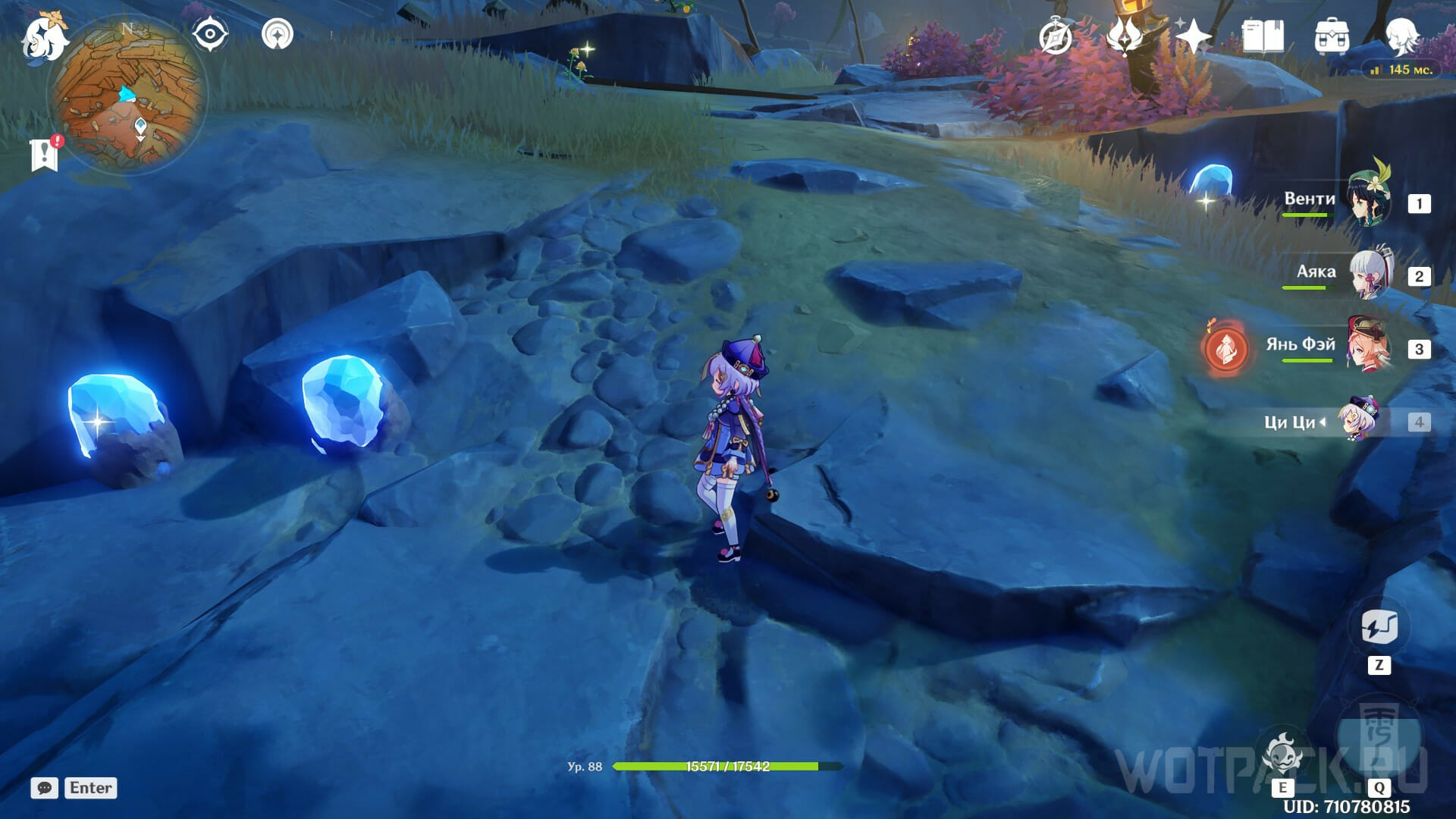Open the Adventurer compass icon

1056,36
